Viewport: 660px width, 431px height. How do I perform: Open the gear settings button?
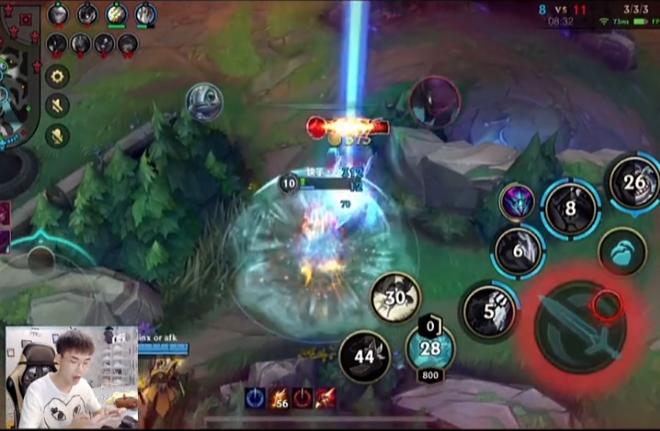[x=57, y=76]
